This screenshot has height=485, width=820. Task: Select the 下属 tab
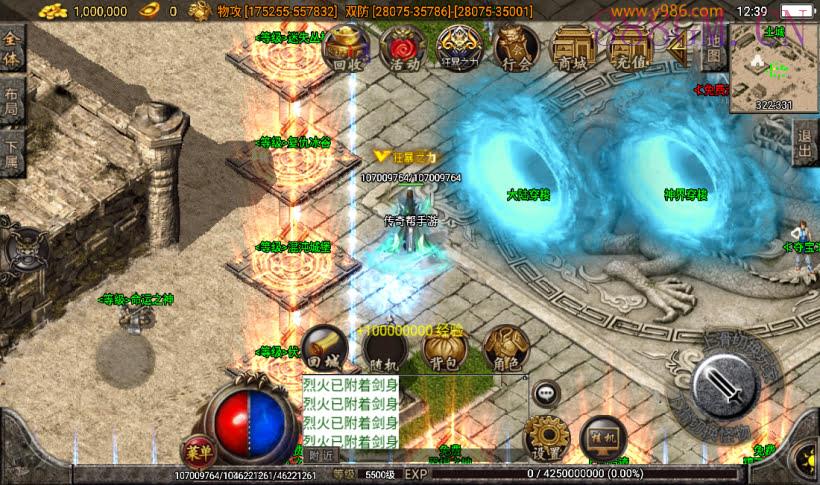coord(12,153)
